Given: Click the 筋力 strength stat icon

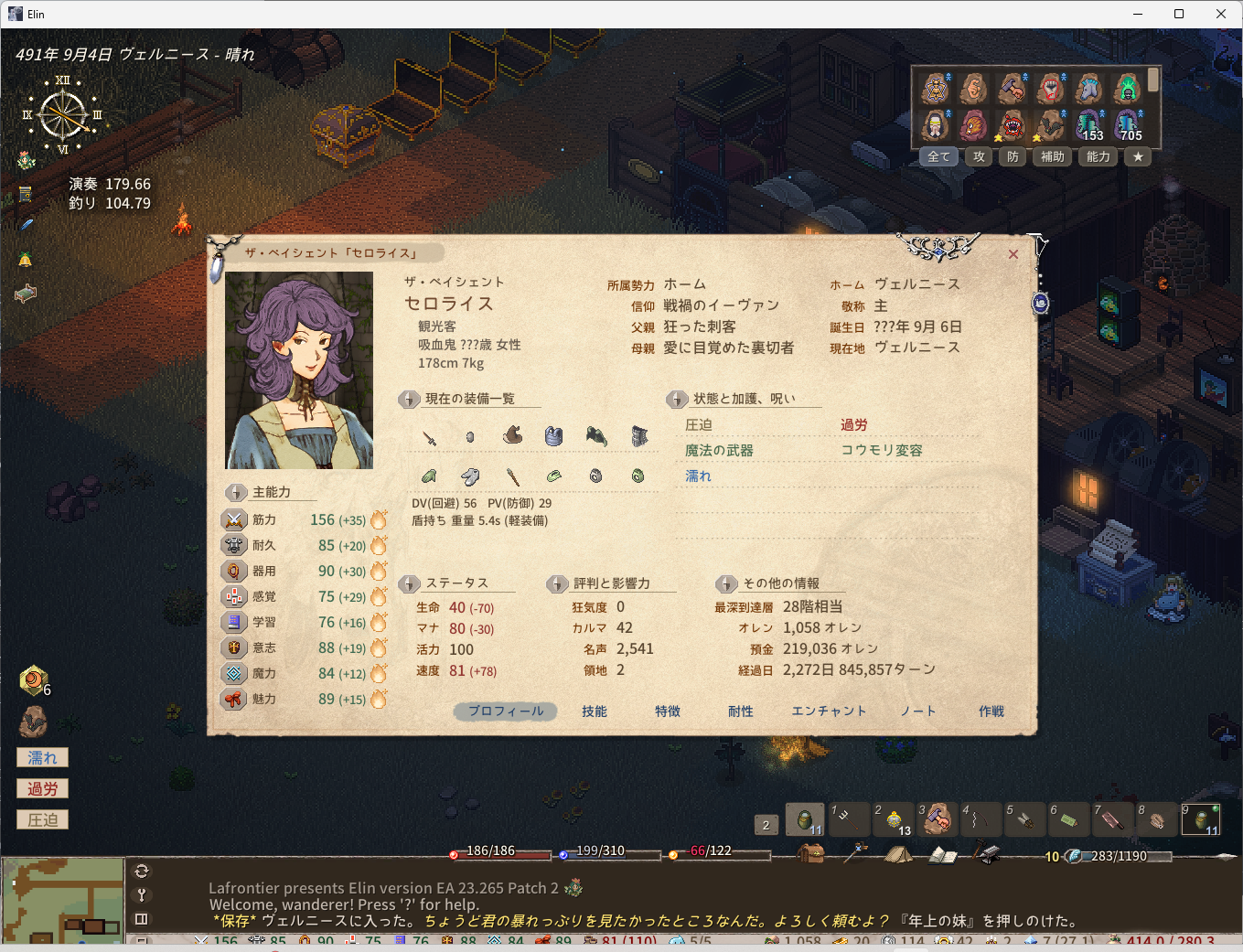Looking at the screenshot, I should point(236,519).
